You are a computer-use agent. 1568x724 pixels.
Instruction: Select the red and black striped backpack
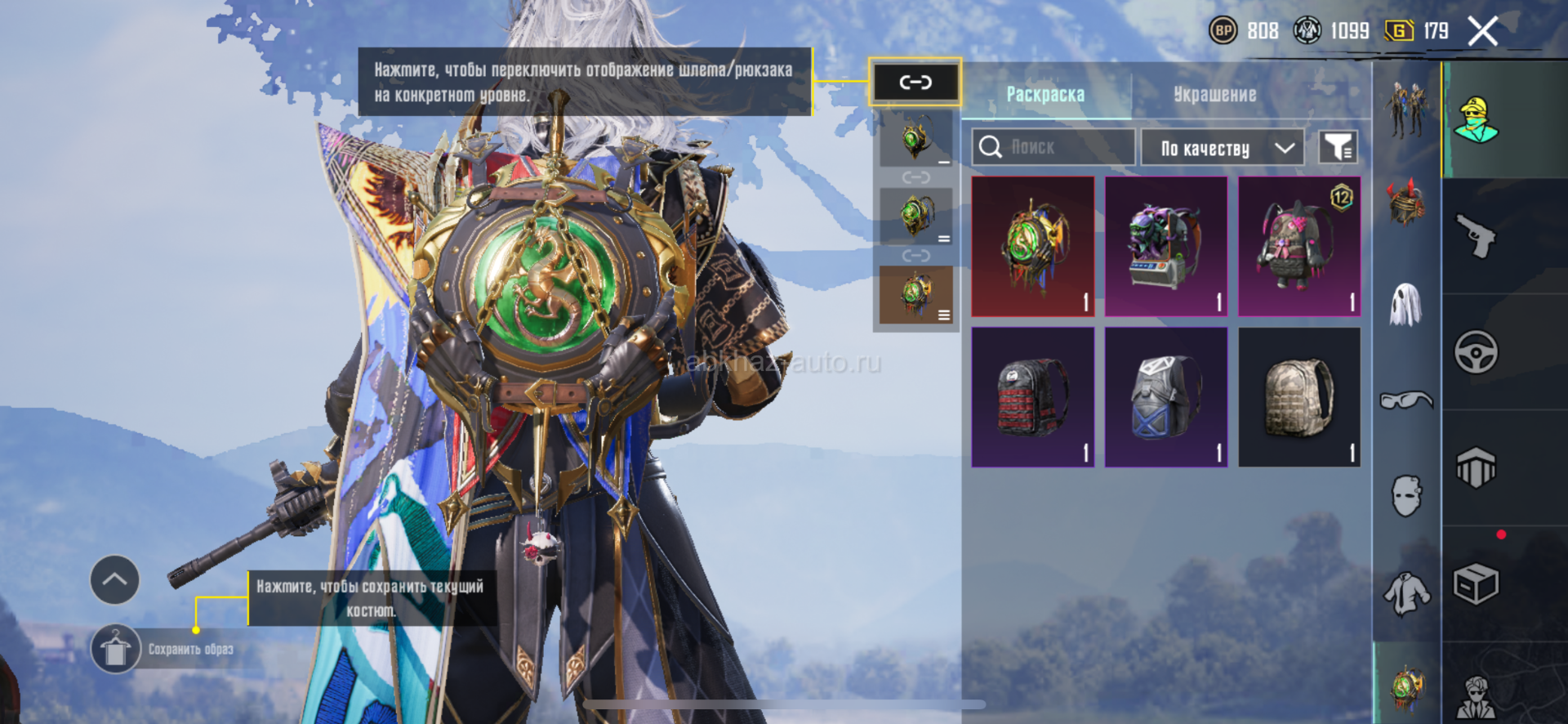pos(1033,397)
